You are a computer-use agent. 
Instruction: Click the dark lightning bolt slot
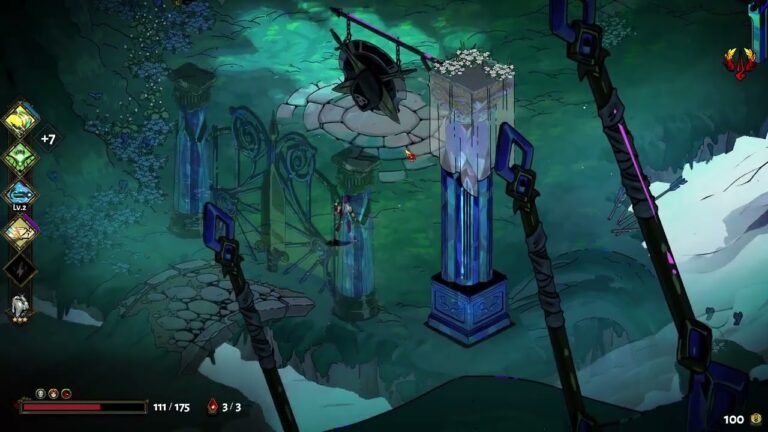20,268
